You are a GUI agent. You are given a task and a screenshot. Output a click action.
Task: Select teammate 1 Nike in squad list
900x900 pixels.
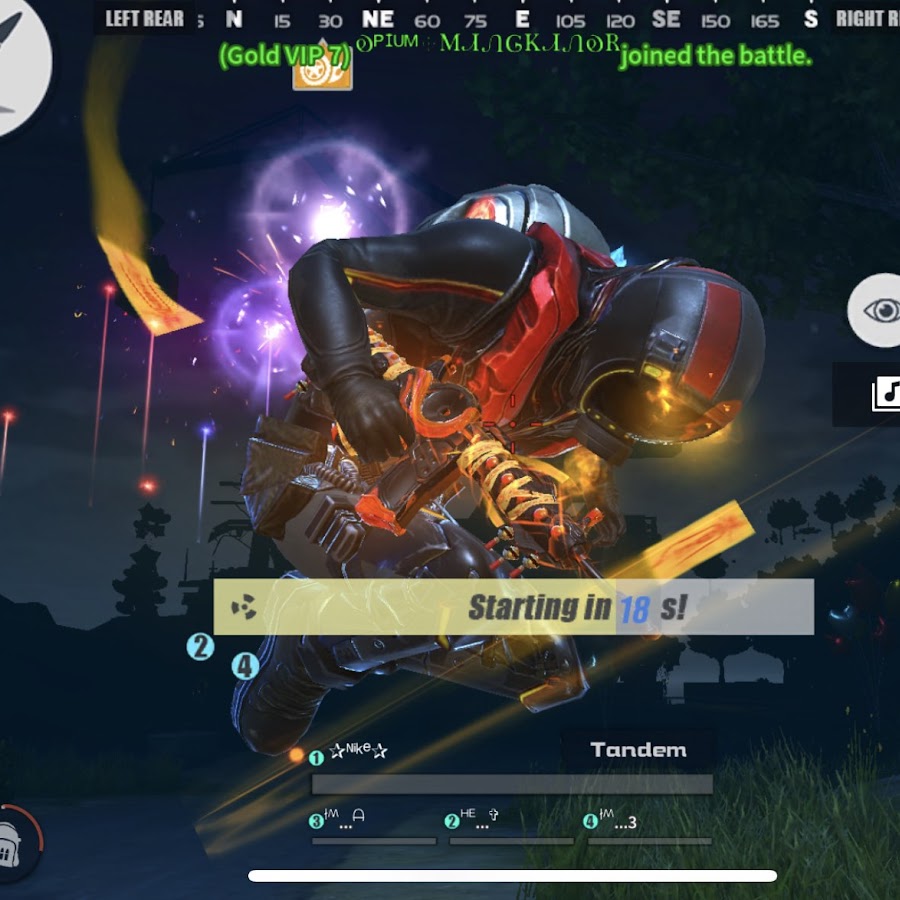(x=357, y=752)
